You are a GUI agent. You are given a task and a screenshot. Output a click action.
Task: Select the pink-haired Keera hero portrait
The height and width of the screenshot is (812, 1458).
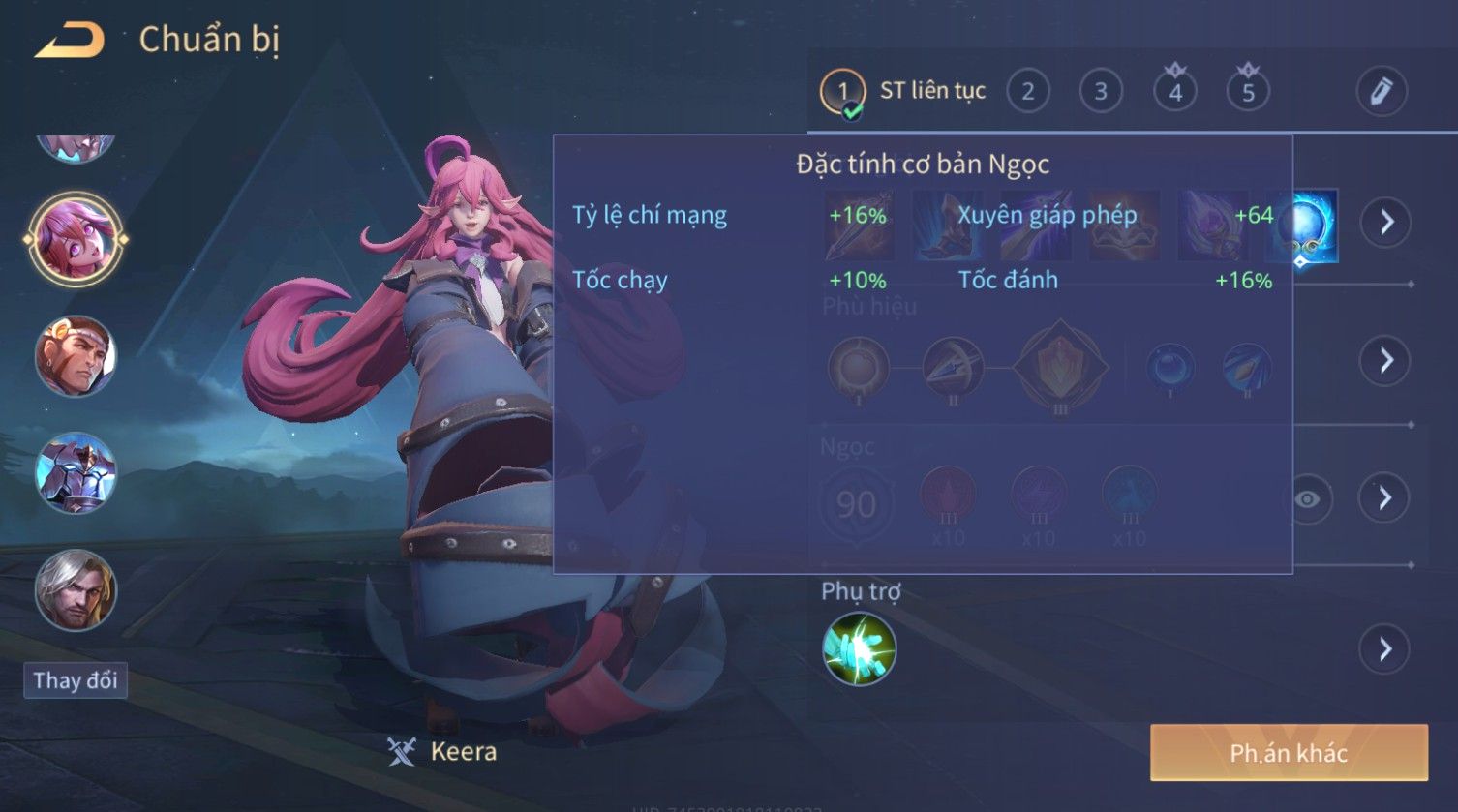click(76, 239)
